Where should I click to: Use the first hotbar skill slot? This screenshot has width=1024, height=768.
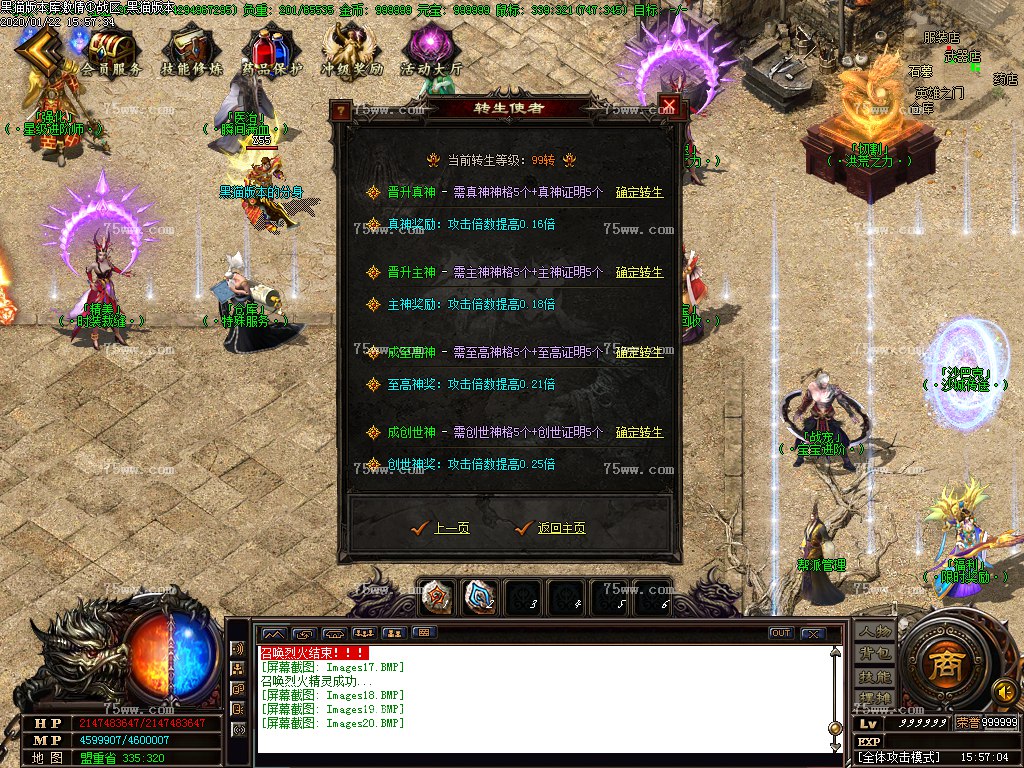coord(436,597)
